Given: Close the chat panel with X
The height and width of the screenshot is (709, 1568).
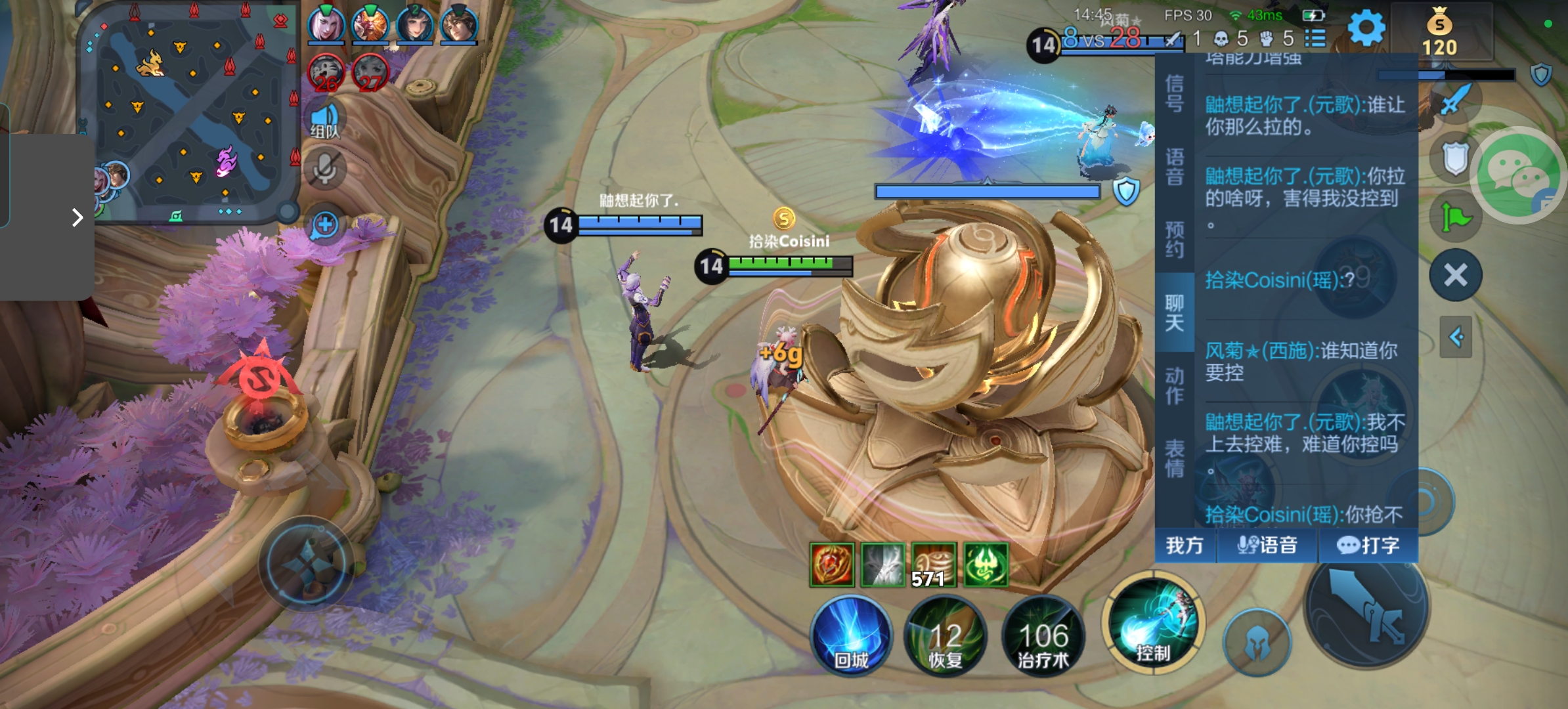Looking at the screenshot, I should [1456, 275].
